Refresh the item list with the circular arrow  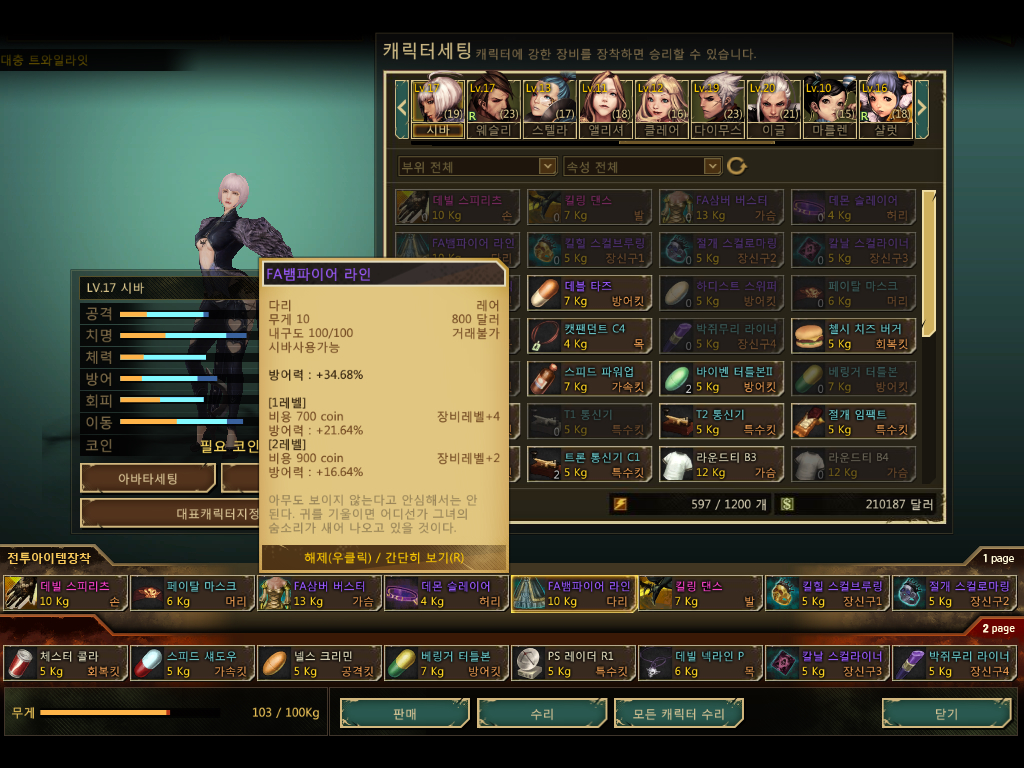click(737, 166)
